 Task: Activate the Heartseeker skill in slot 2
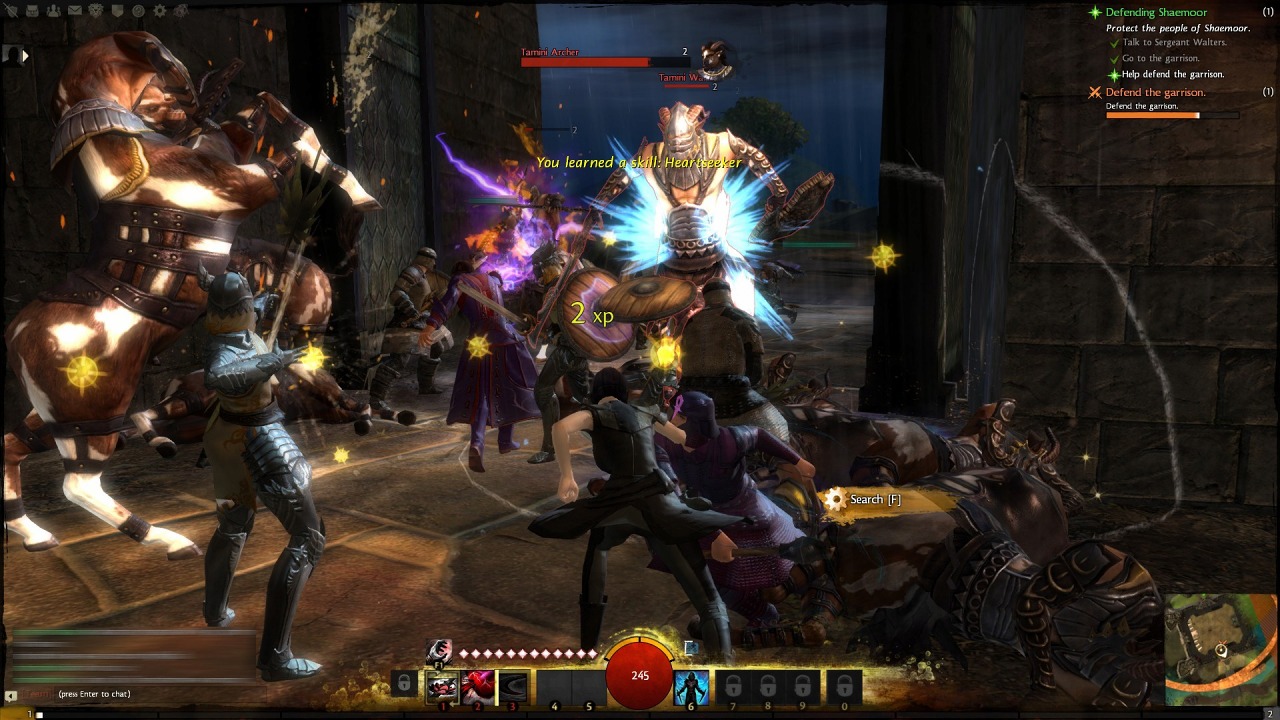[477, 686]
